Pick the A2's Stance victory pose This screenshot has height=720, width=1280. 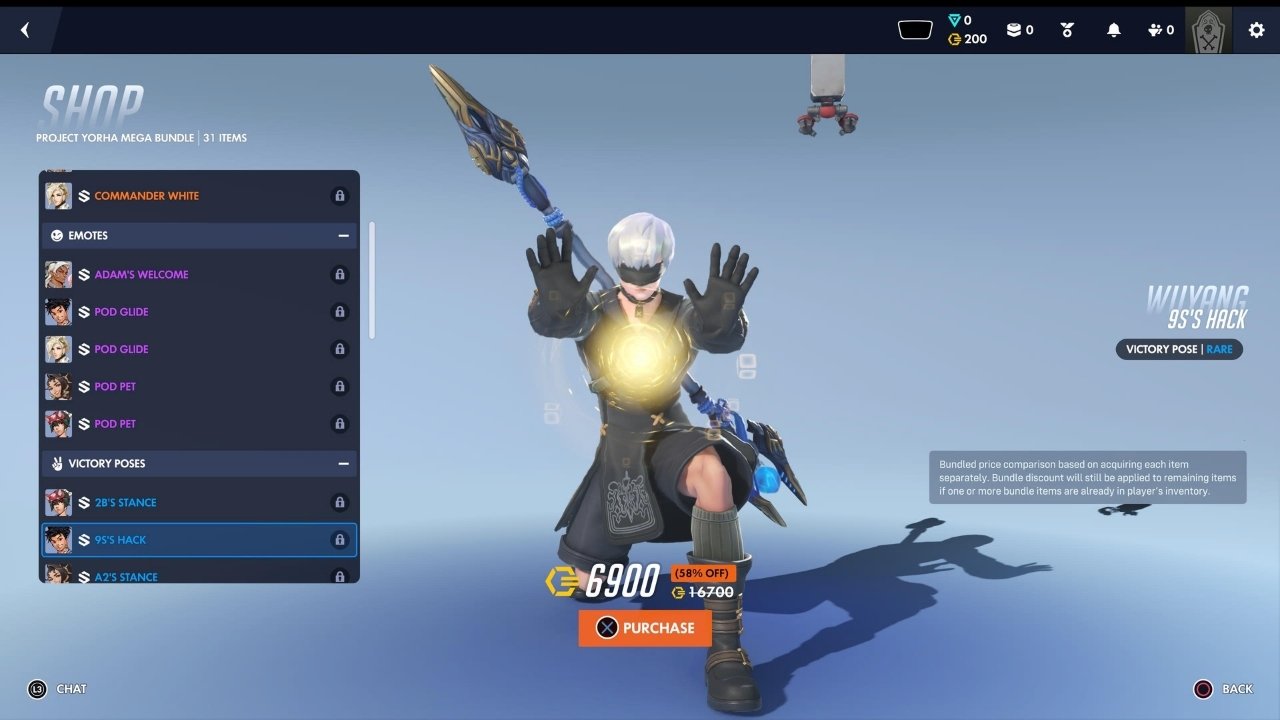click(198, 575)
